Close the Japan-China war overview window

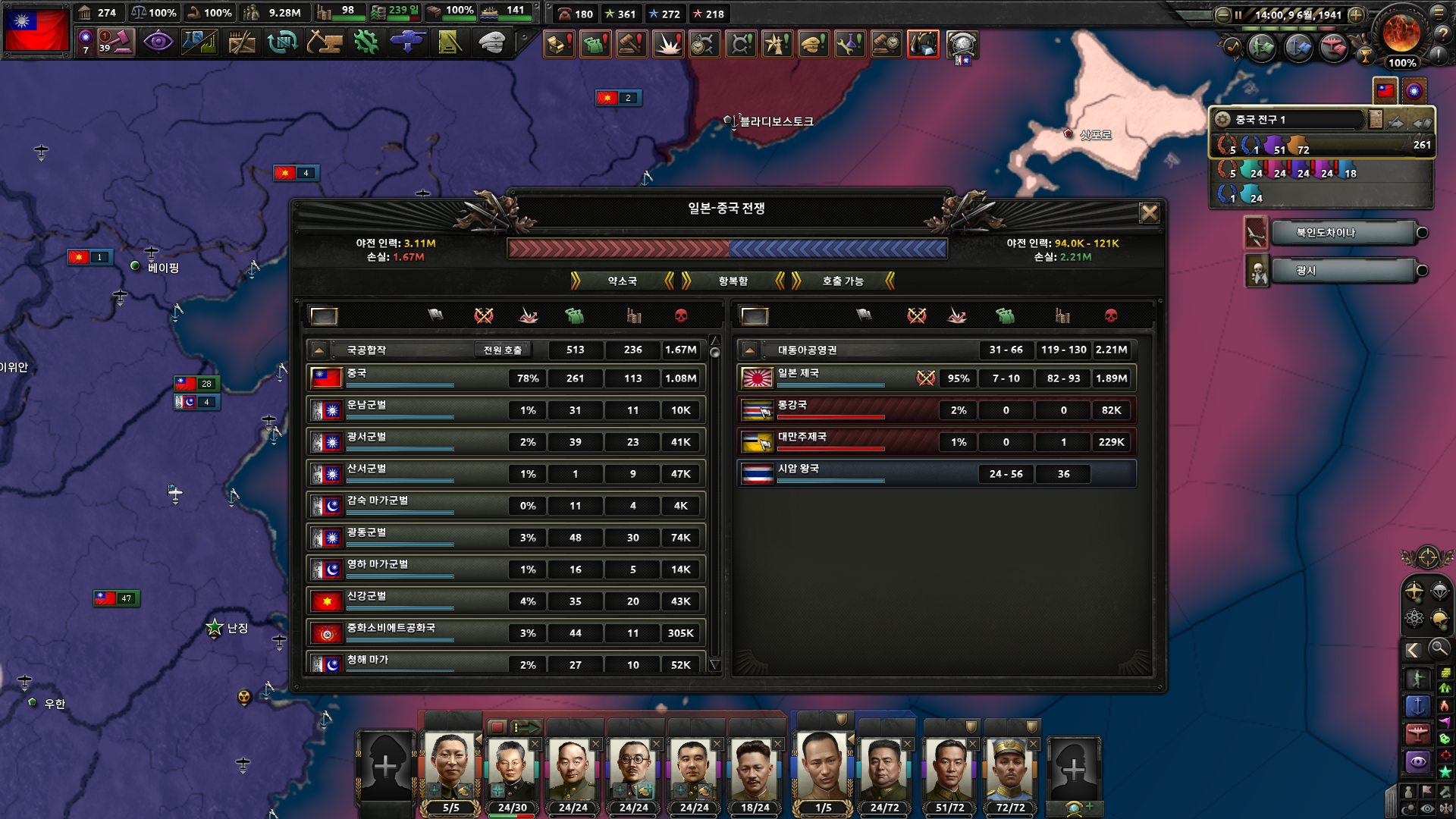[x=1149, y=213]
